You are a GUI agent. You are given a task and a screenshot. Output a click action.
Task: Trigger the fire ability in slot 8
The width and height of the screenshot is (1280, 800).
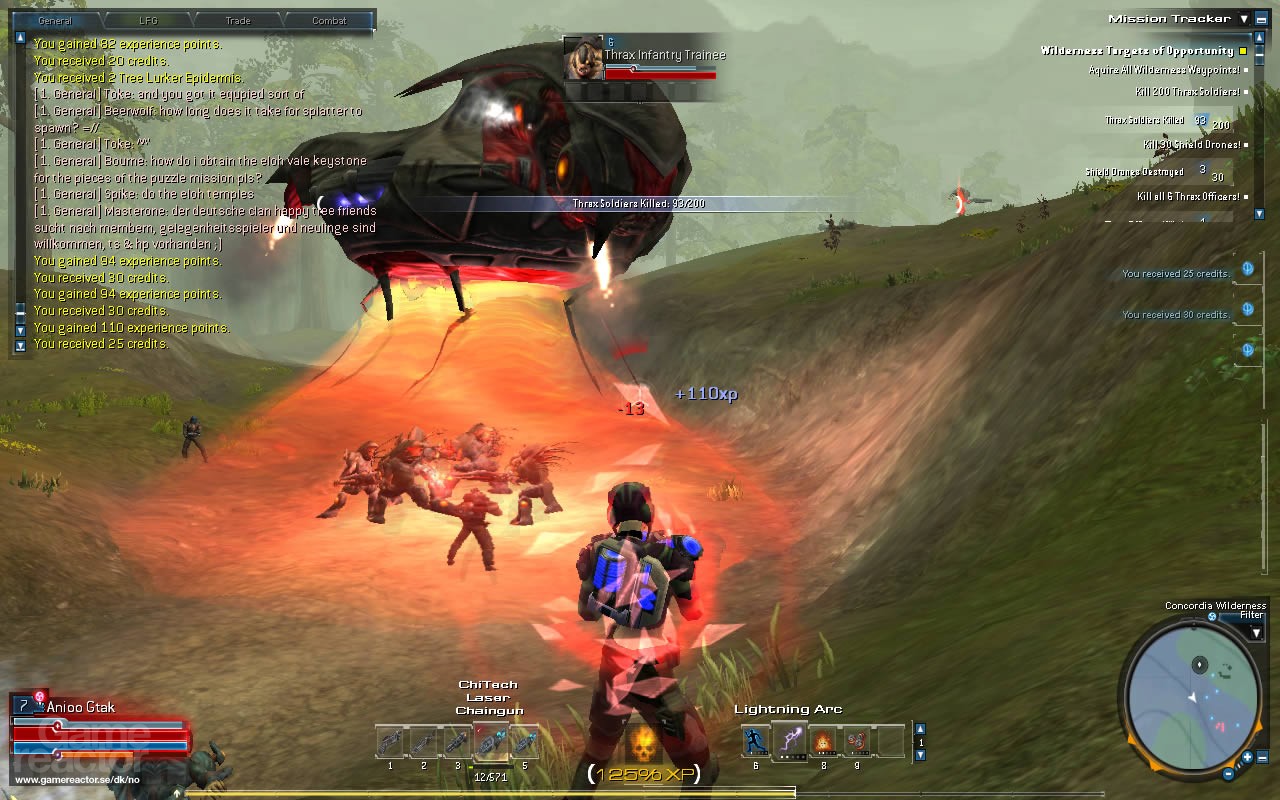(x=823, y=741)
